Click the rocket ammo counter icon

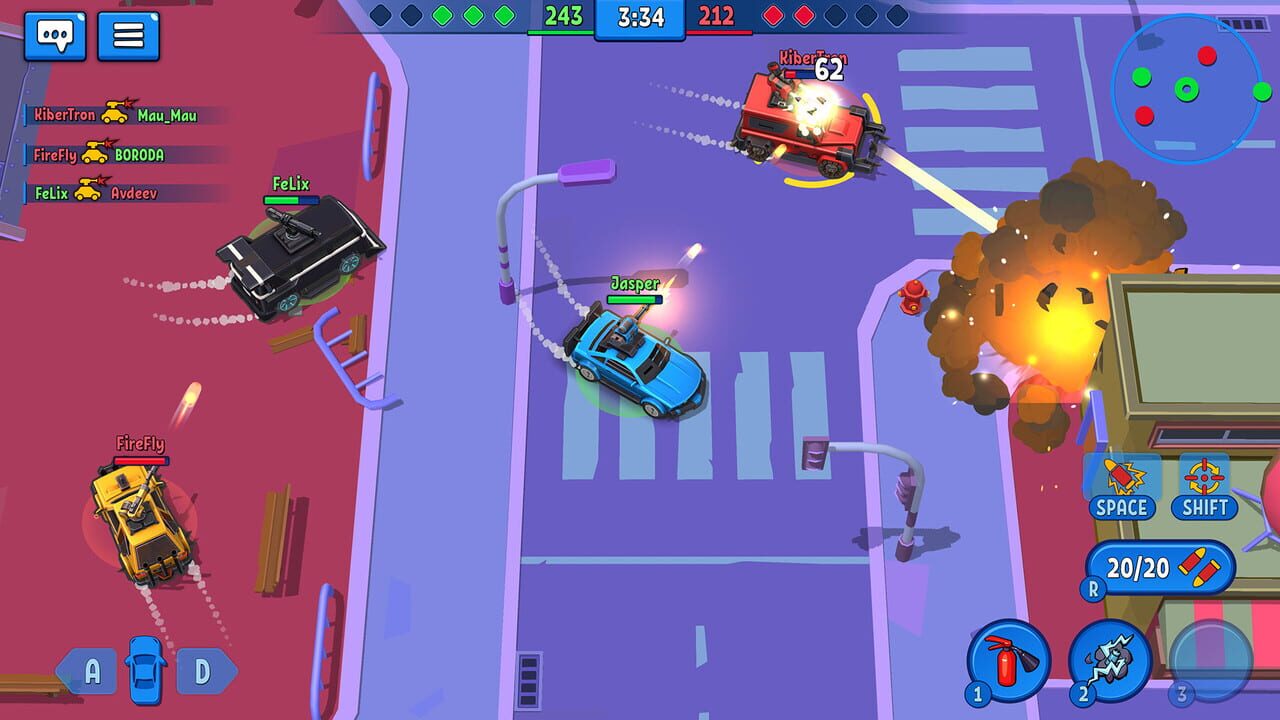[x=1199, y=568]
